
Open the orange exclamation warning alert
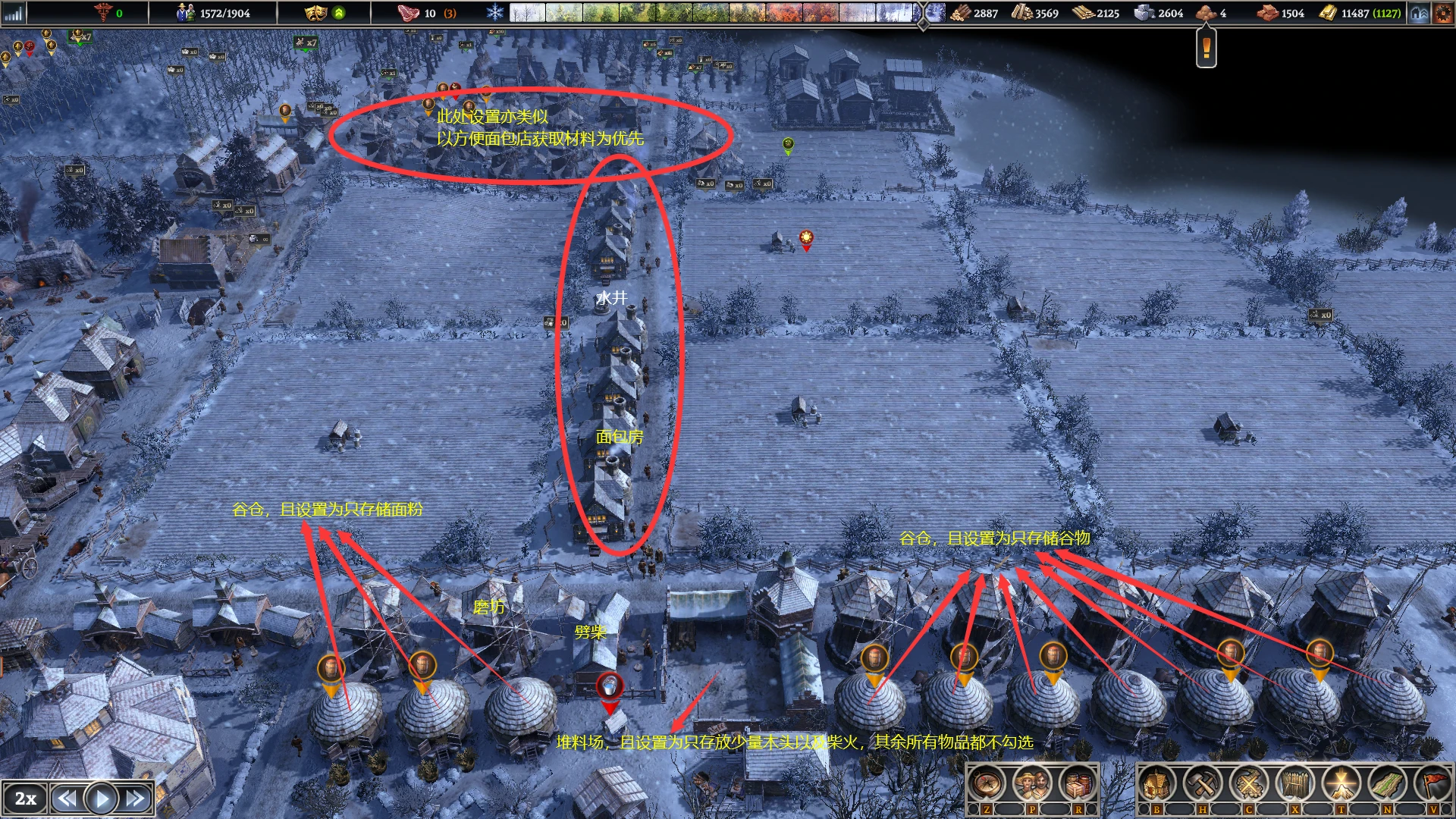(x=1206, y=49)
